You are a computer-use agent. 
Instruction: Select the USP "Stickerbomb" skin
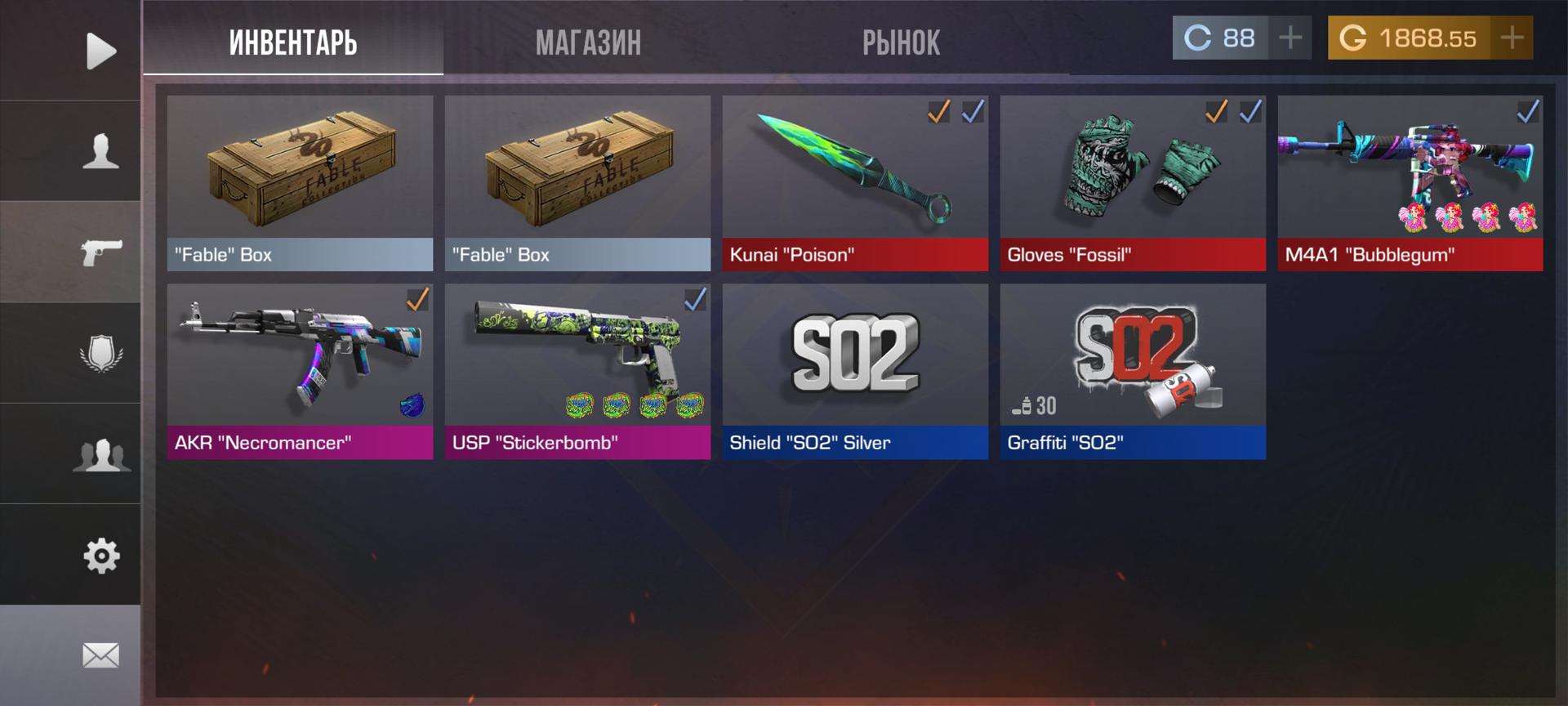click(577, 371)
